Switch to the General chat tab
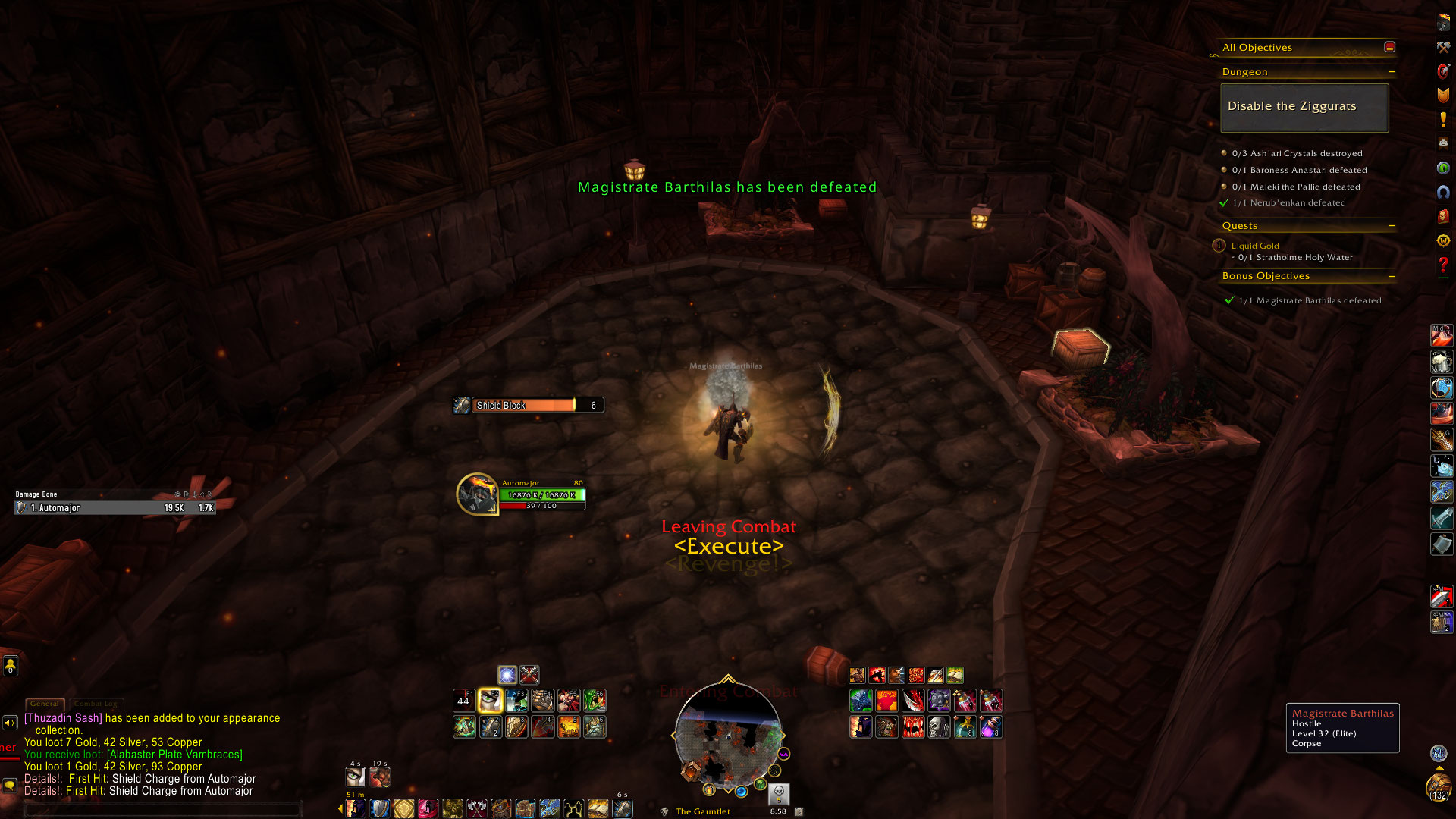The height and width of the screenshot is (819, 1456). [x=45, y=704]
